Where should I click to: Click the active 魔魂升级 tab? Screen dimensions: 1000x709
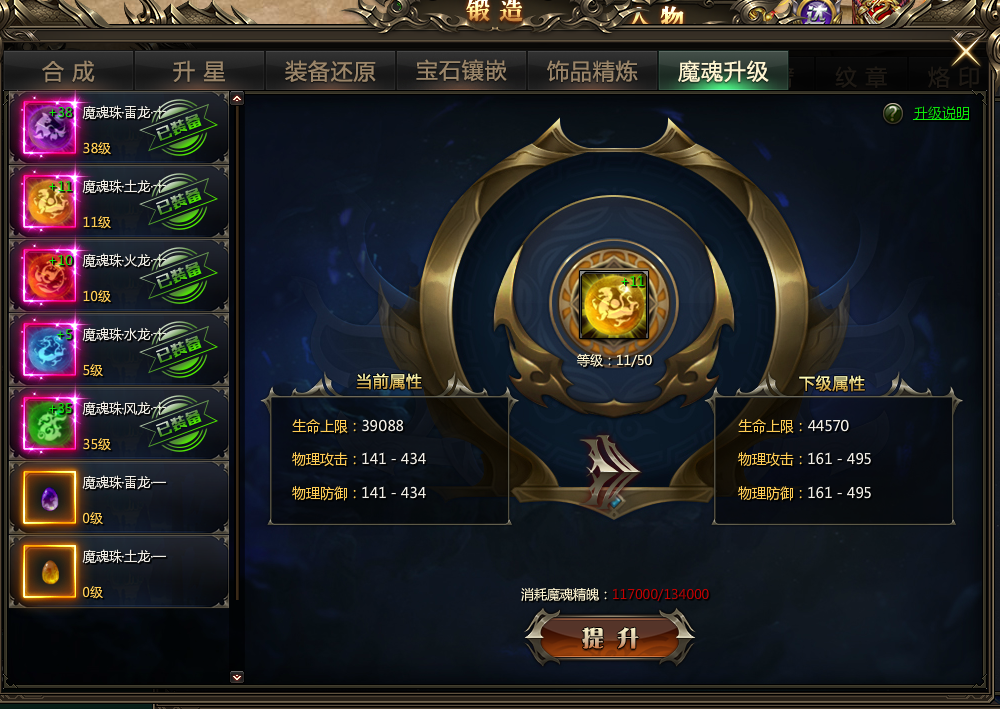click(x=723, y=72)
